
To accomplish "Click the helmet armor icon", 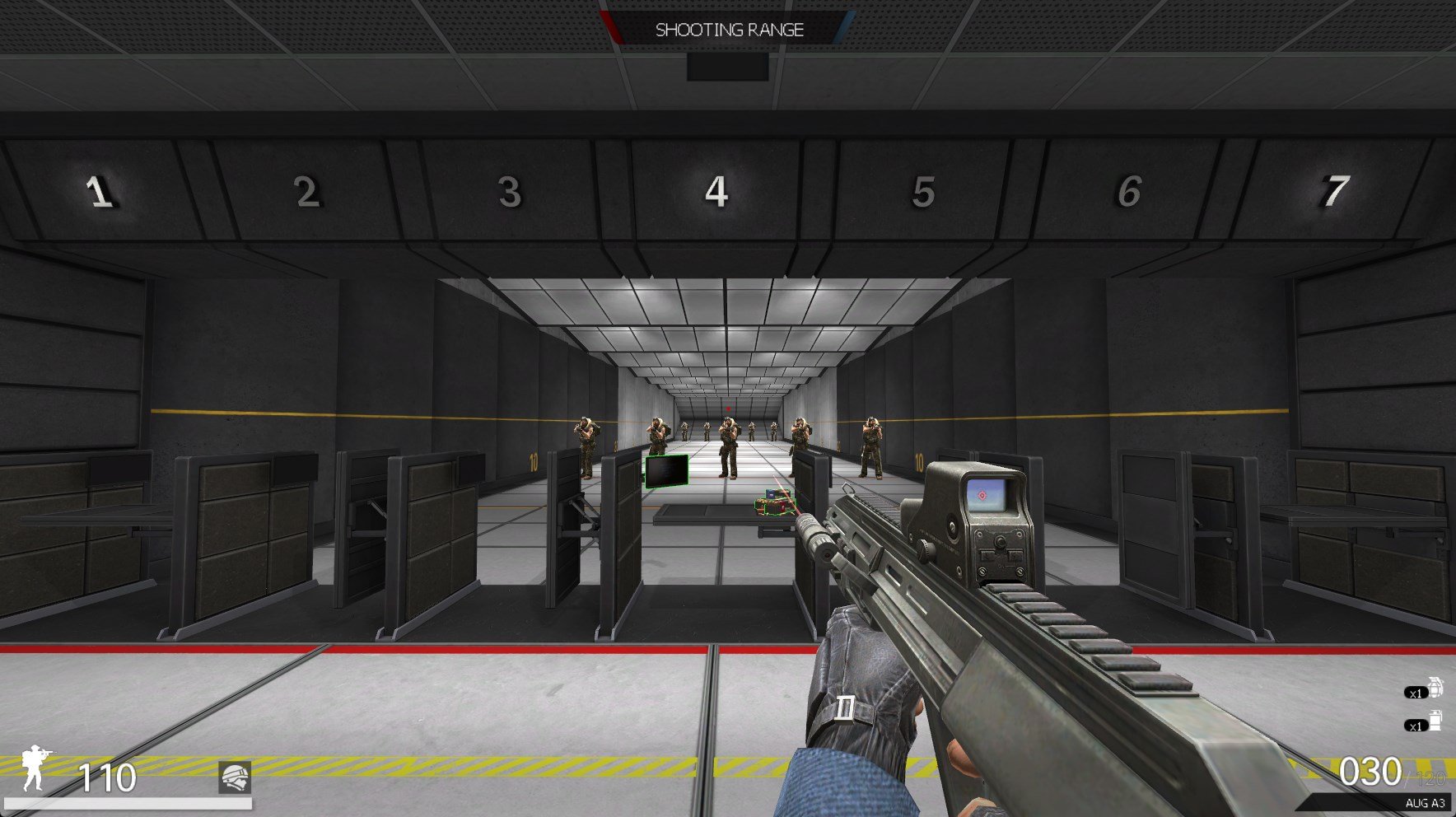I will tap(235, 777).
